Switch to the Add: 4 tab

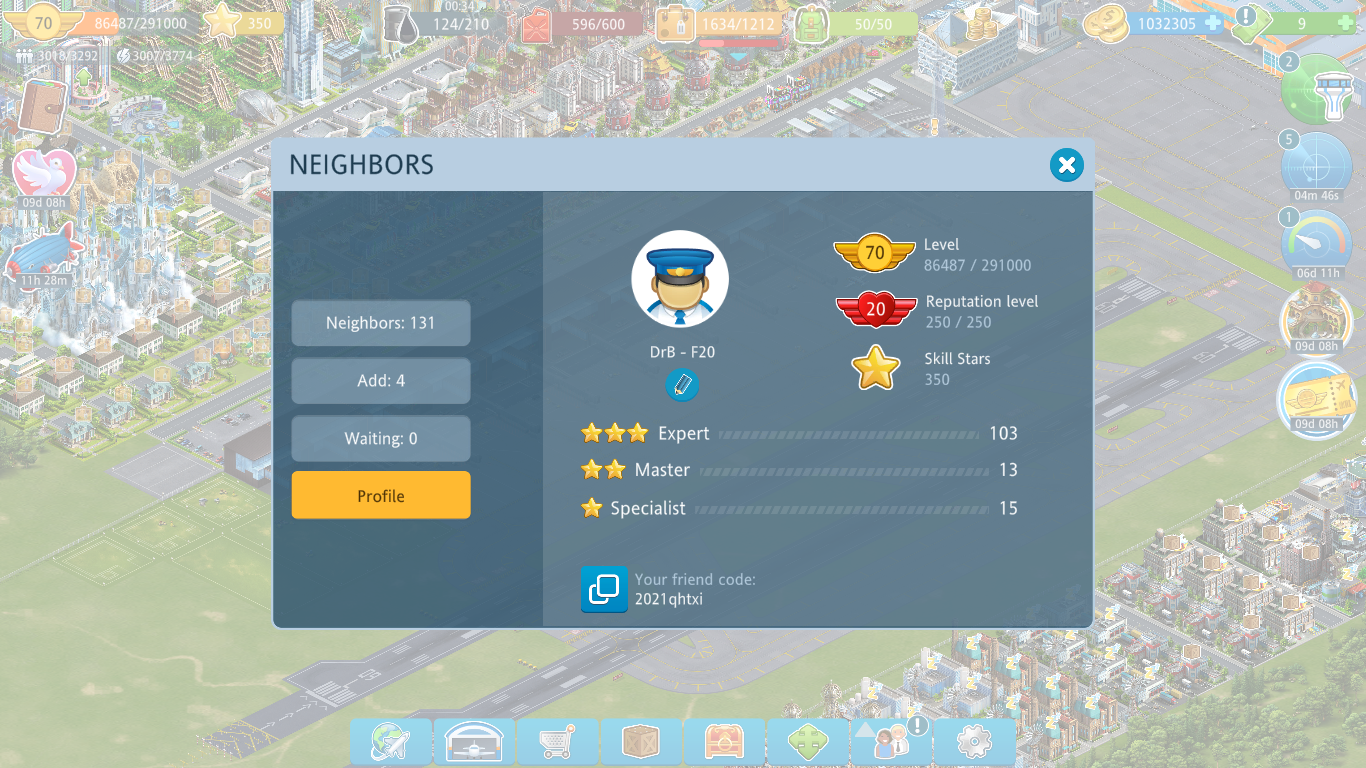click(x=381, y=381)
